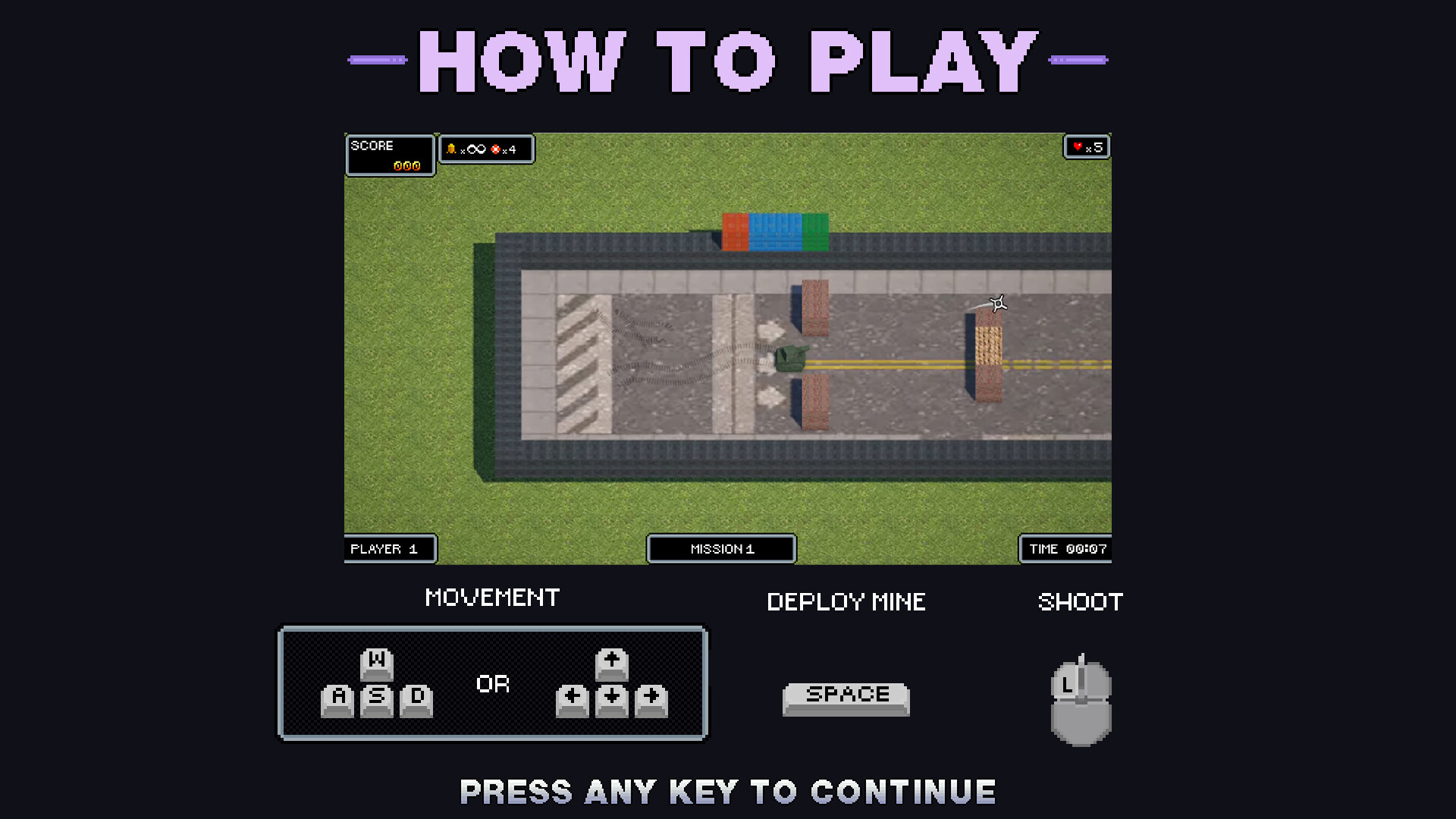Click the heart lives icon showing x5

(x=1079, y=146)
